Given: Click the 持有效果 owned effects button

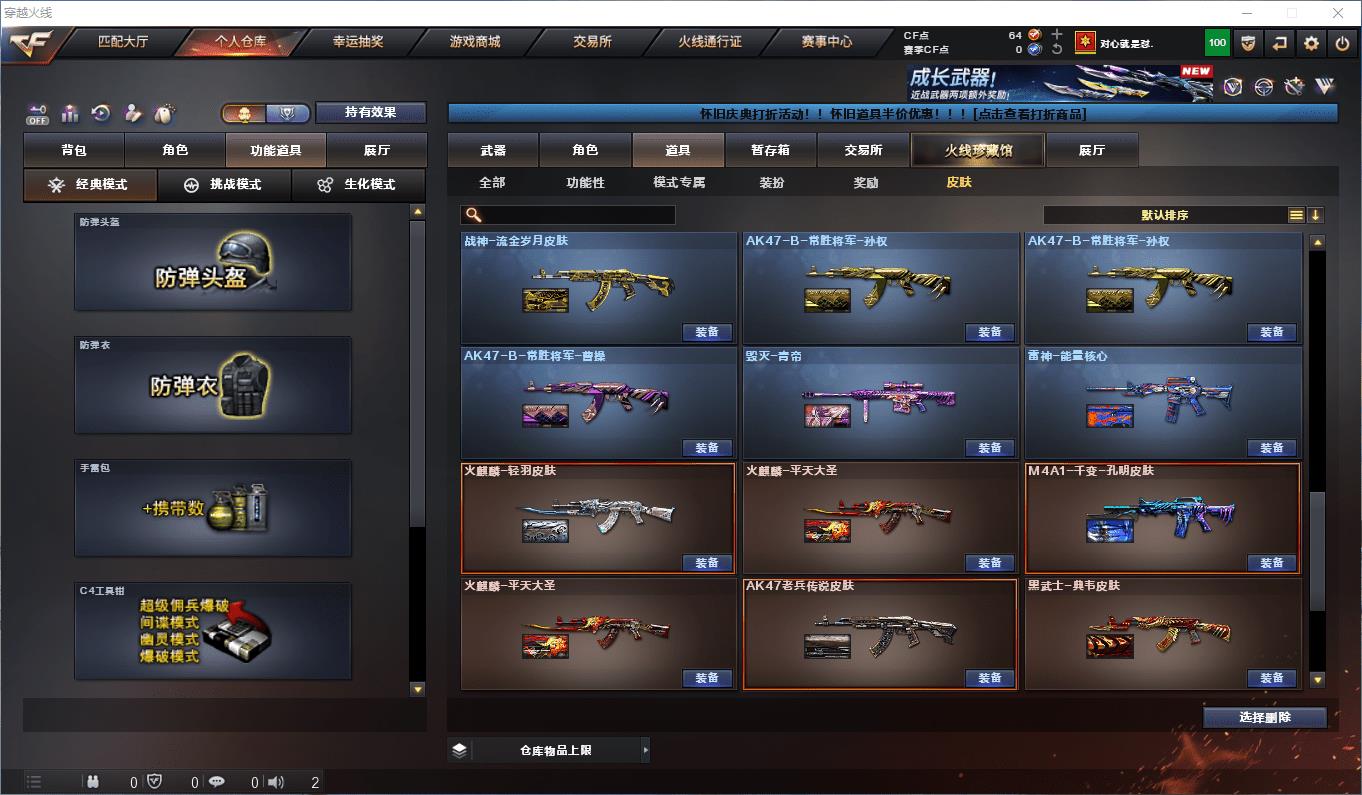Looking at the screenshot, I should tap(371, 112).
